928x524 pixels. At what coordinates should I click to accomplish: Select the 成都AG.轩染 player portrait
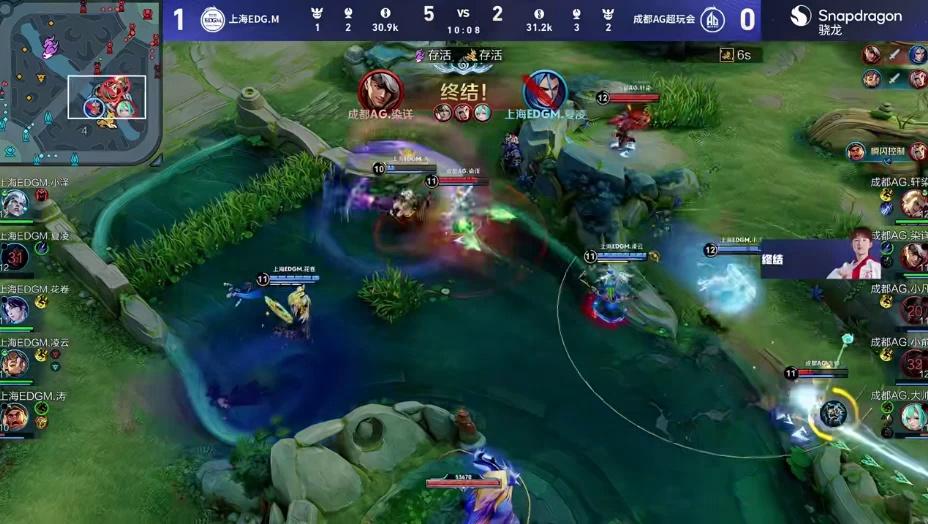coord(913,203)
